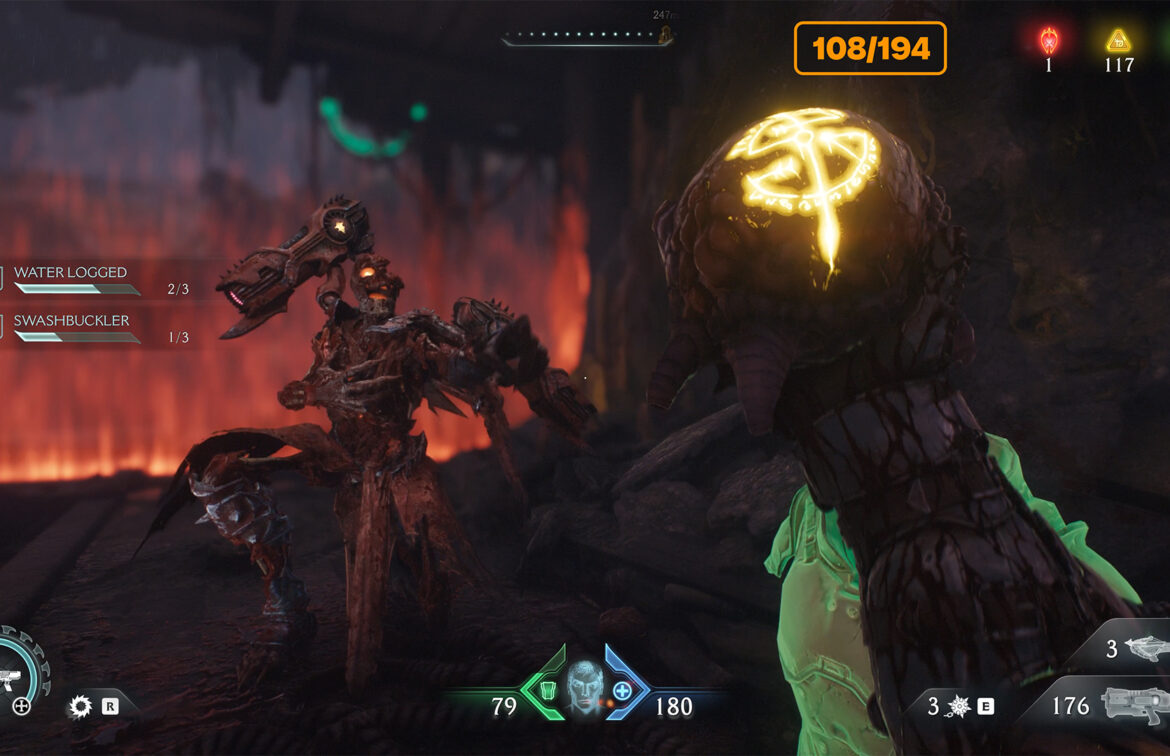Select the Swashbuckler challenge tracker

pyautogui.click(x=72, y=321)
